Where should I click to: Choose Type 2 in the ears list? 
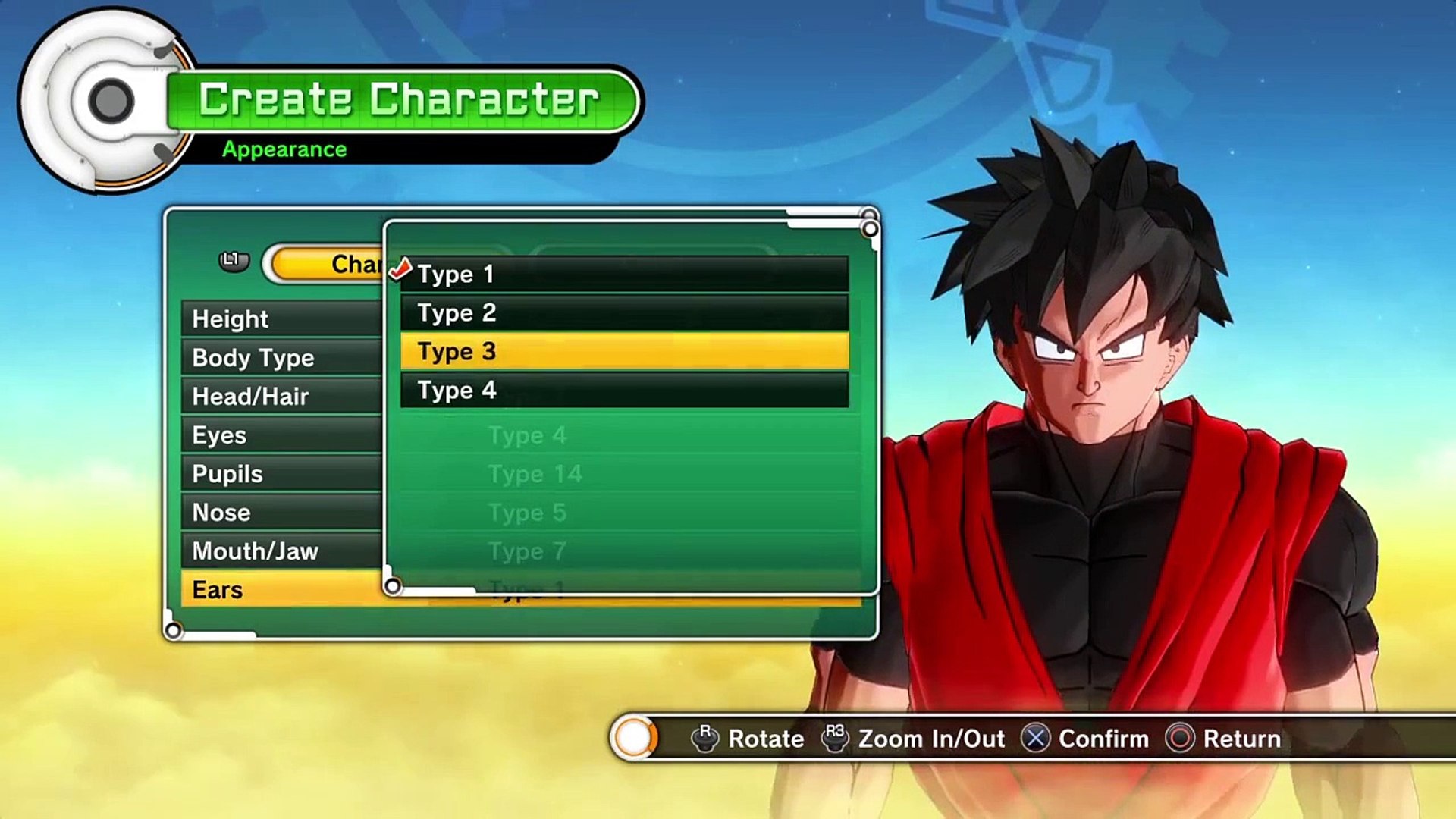coord(623,312)
